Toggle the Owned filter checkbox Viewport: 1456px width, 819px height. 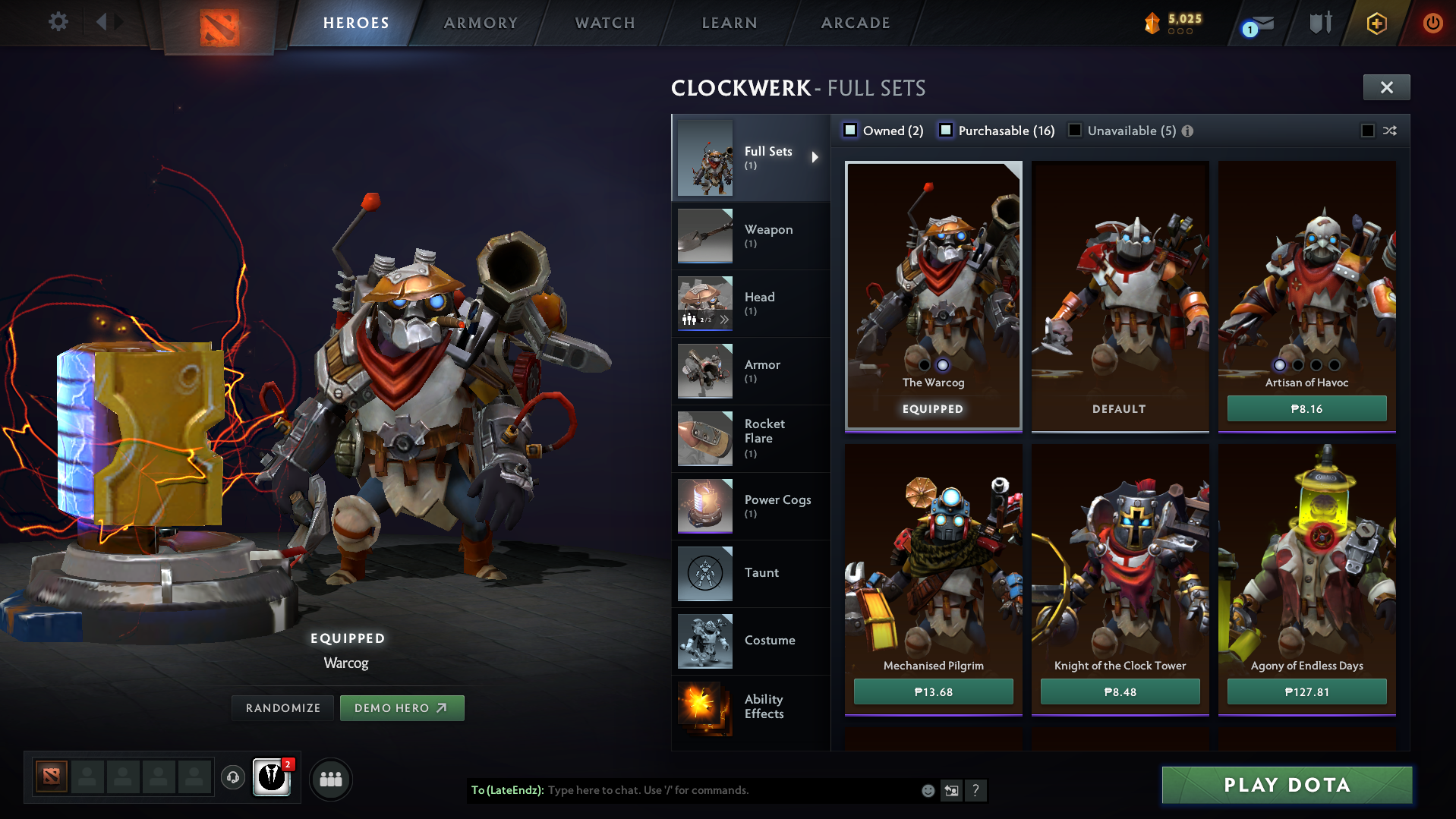click(x=851, y=131)
